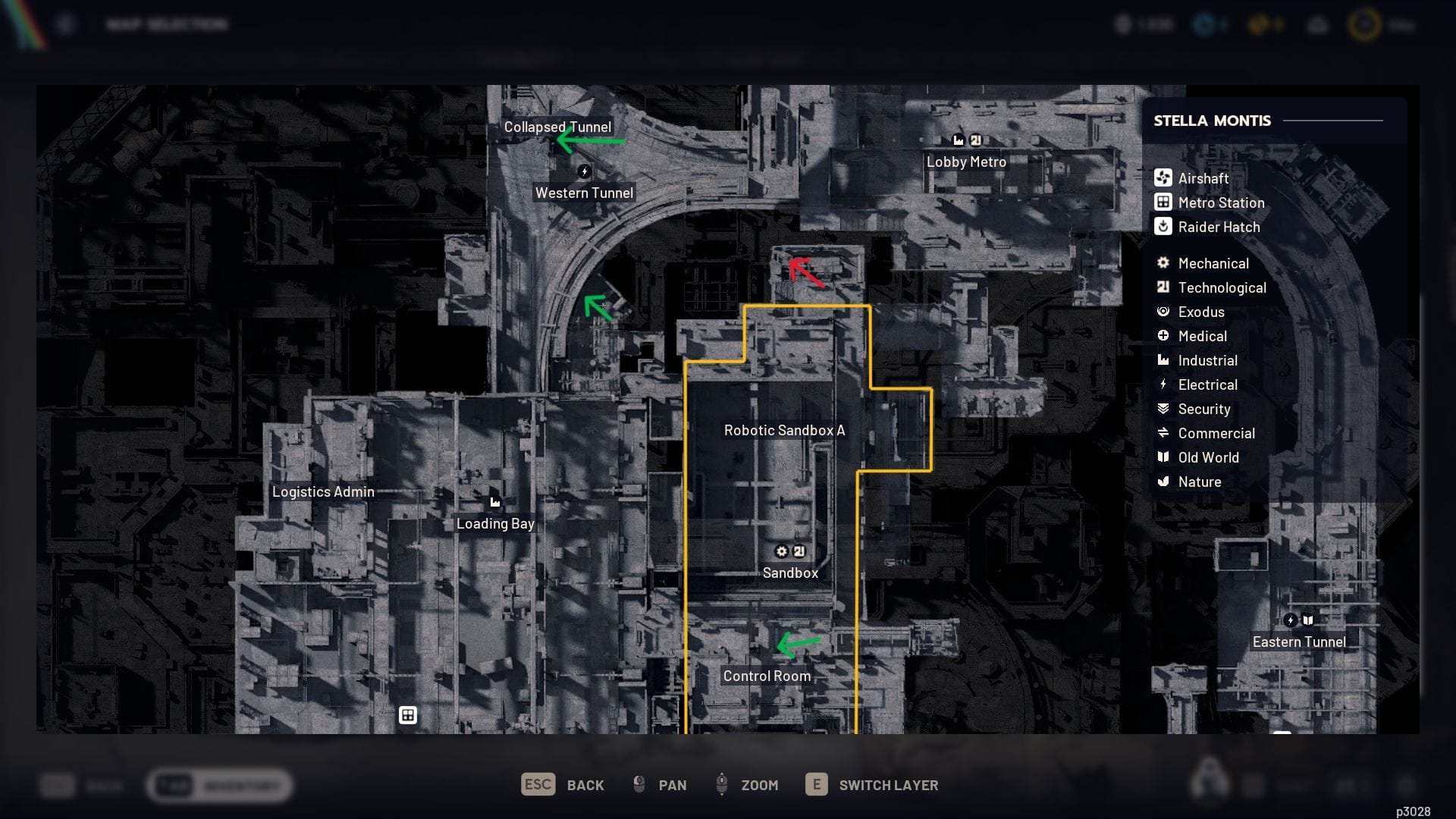Screen dimensions: 1456x819
Task: Click the Raider Hatch icon in the legend
Action: pos(1162,227)
